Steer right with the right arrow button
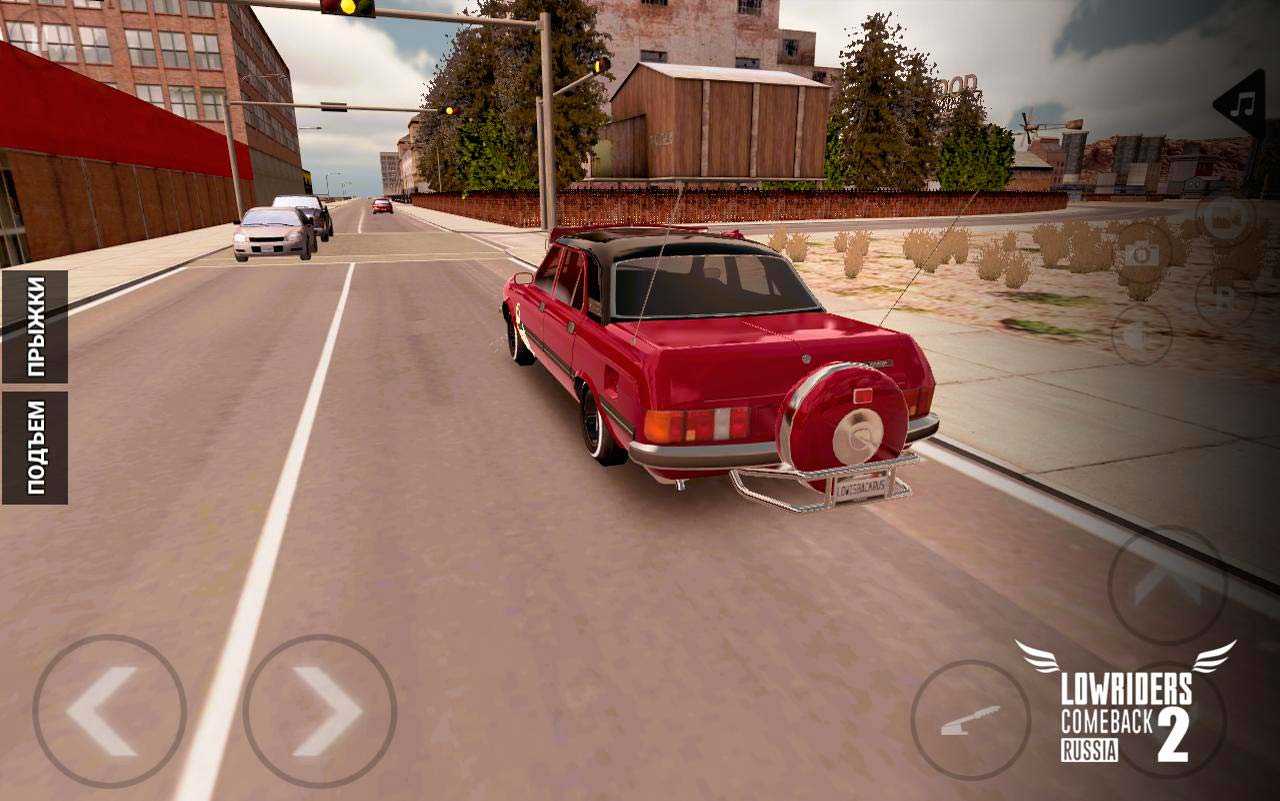Screen dimensions: 1280x801 (x=320, y=711)
